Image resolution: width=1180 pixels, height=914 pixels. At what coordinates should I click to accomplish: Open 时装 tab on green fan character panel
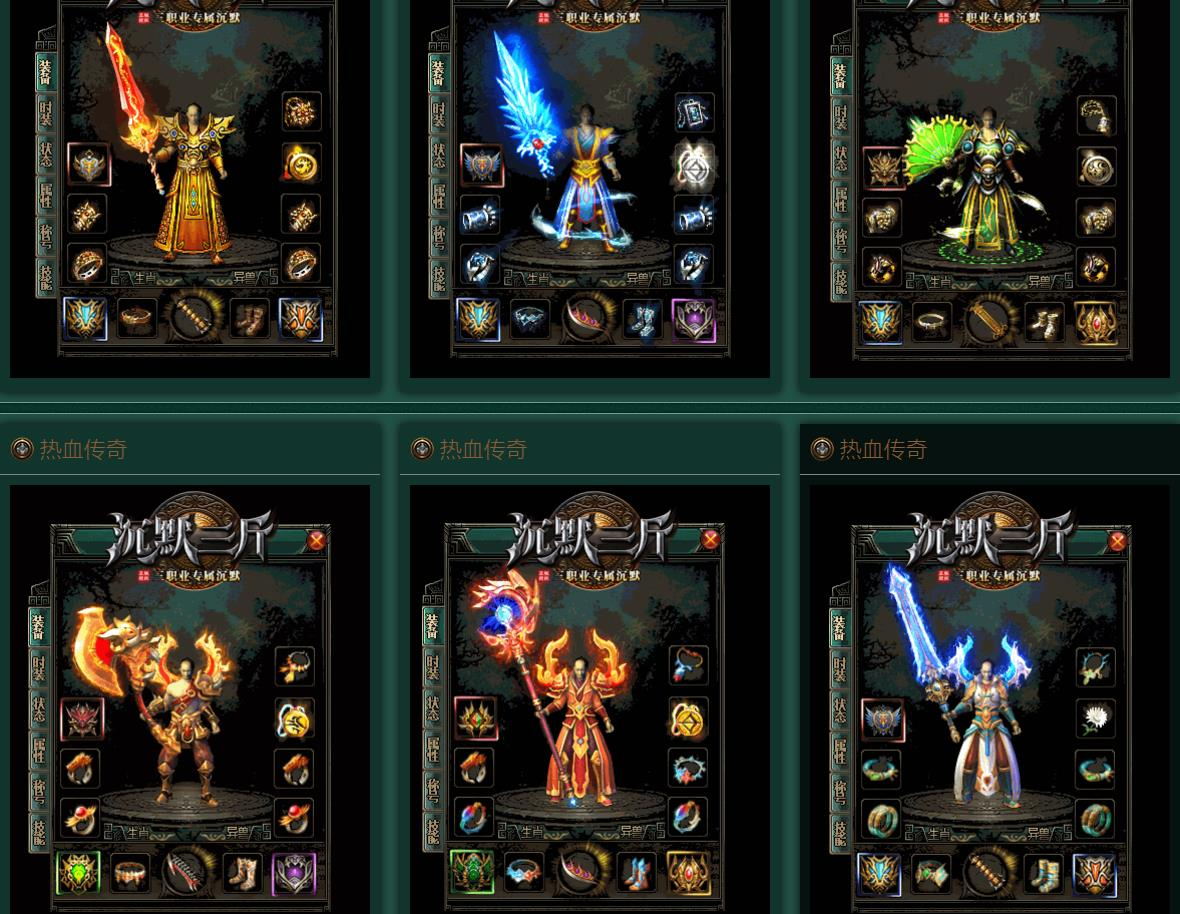tap(840, 117)
